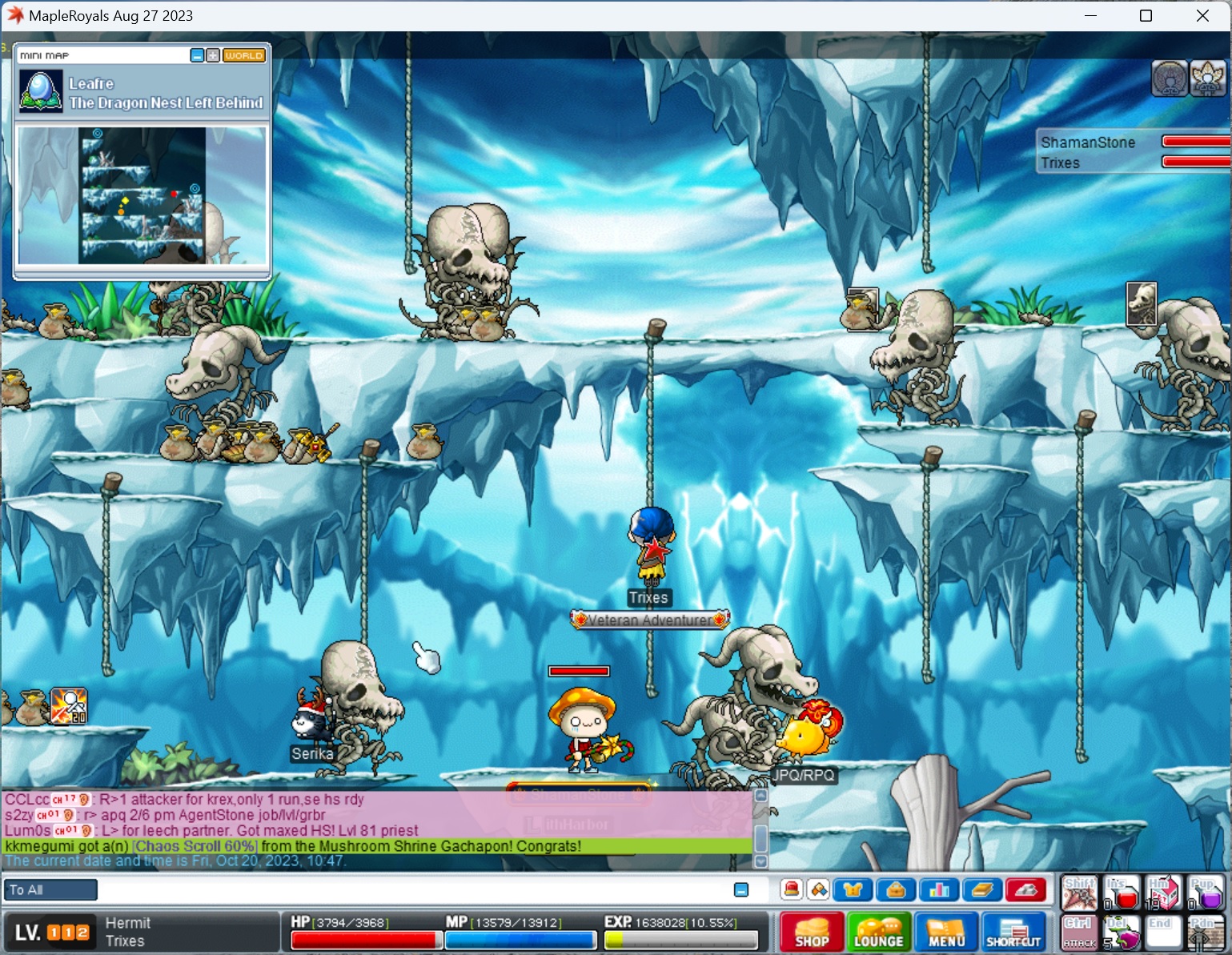Click the red key-config button
1232x955 pixels.
[1025, 889]
